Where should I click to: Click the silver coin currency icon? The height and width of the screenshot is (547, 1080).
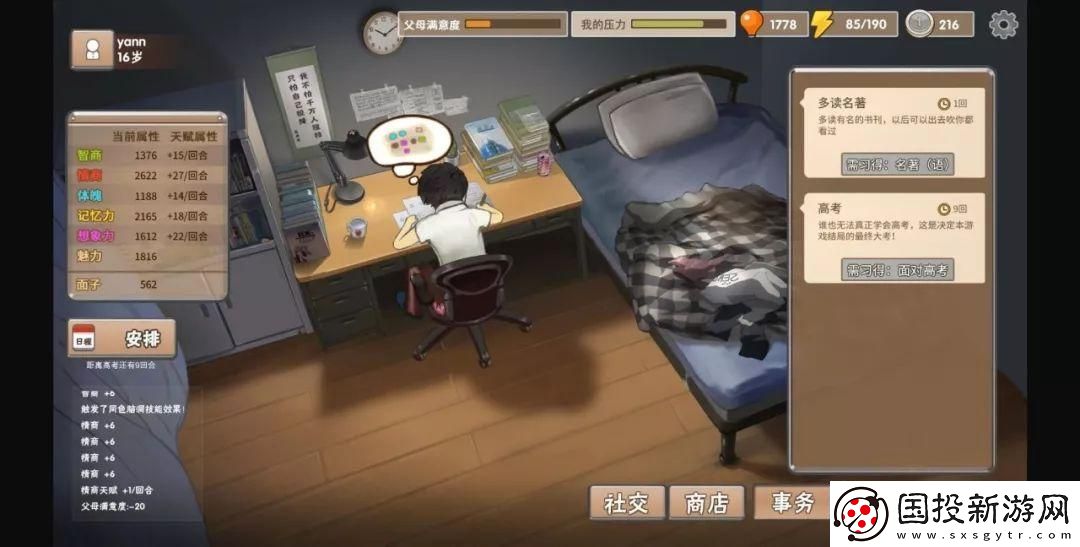[x=919, y=24]
